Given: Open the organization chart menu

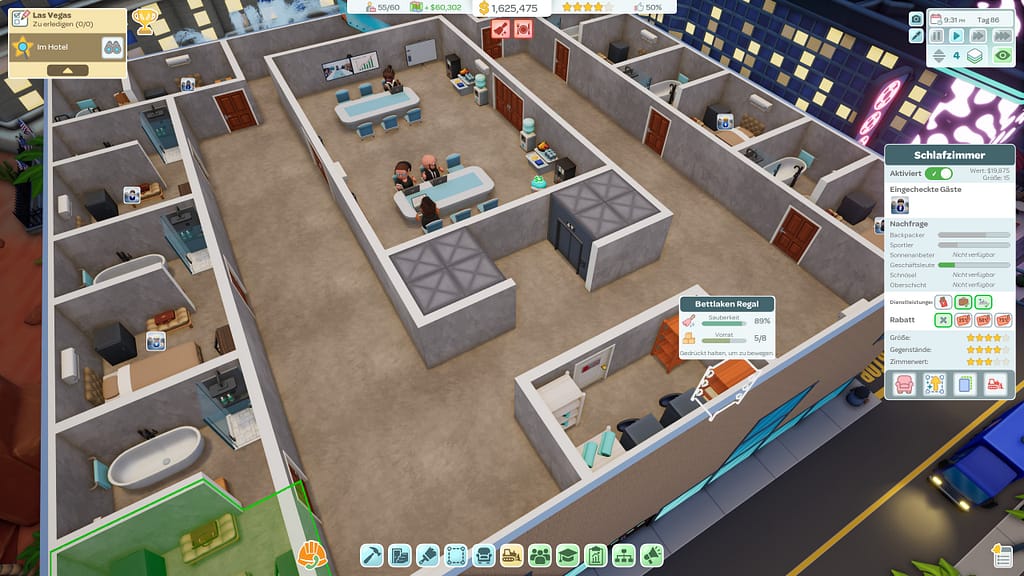Looking at the screenshot, I should click(624, 555).
